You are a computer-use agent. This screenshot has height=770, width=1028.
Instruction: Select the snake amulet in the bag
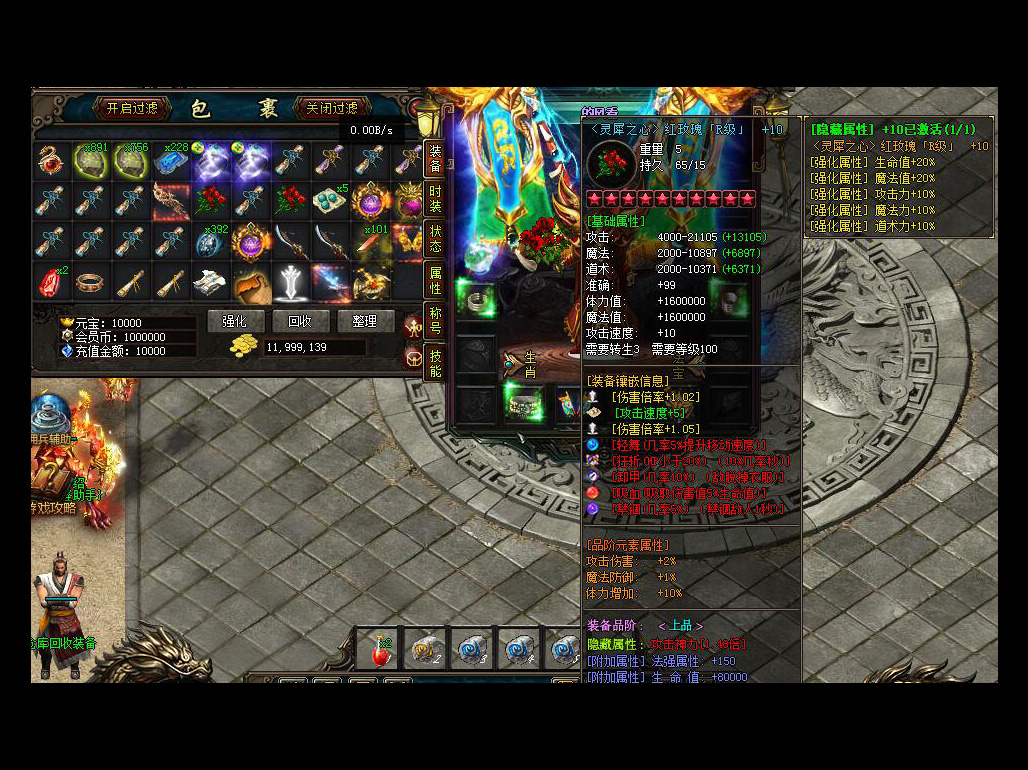click(50, 160)
